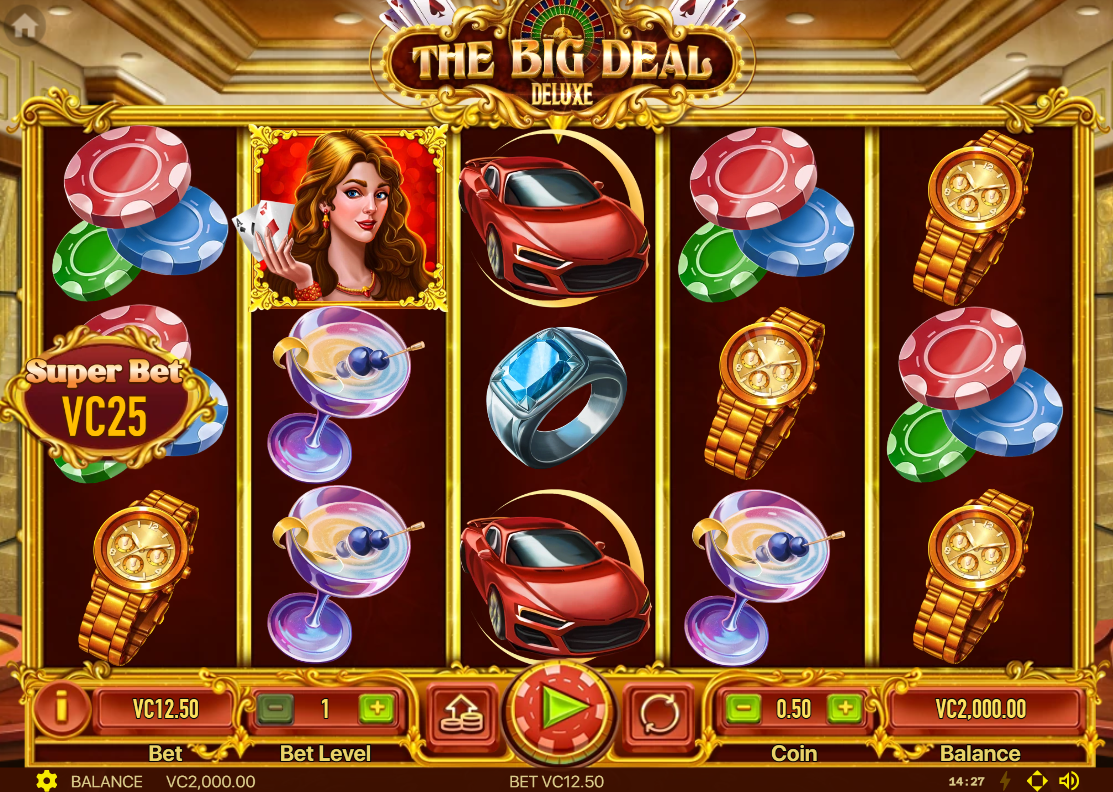
Task: Go to lobby with the home icon
Action: pos(24,27)
